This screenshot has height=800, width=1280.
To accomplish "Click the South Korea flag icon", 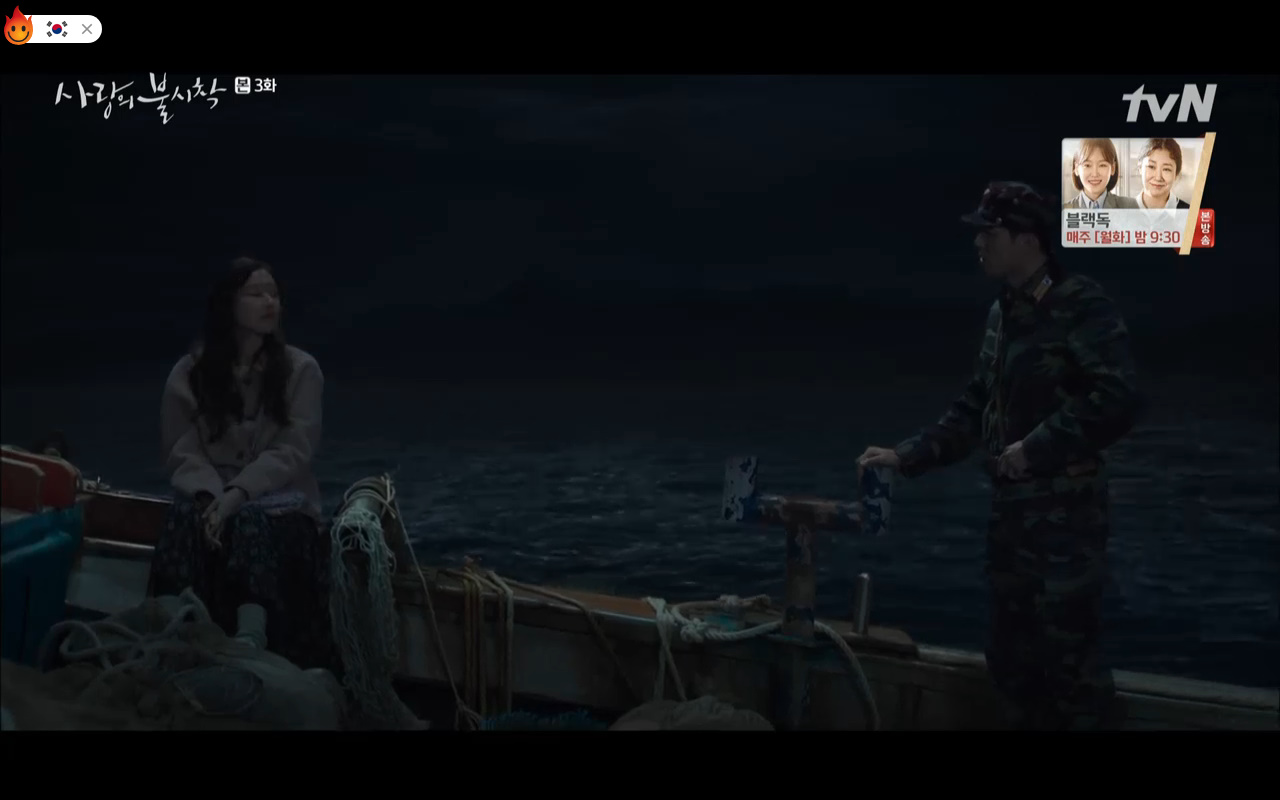I will tap(57, 29).
